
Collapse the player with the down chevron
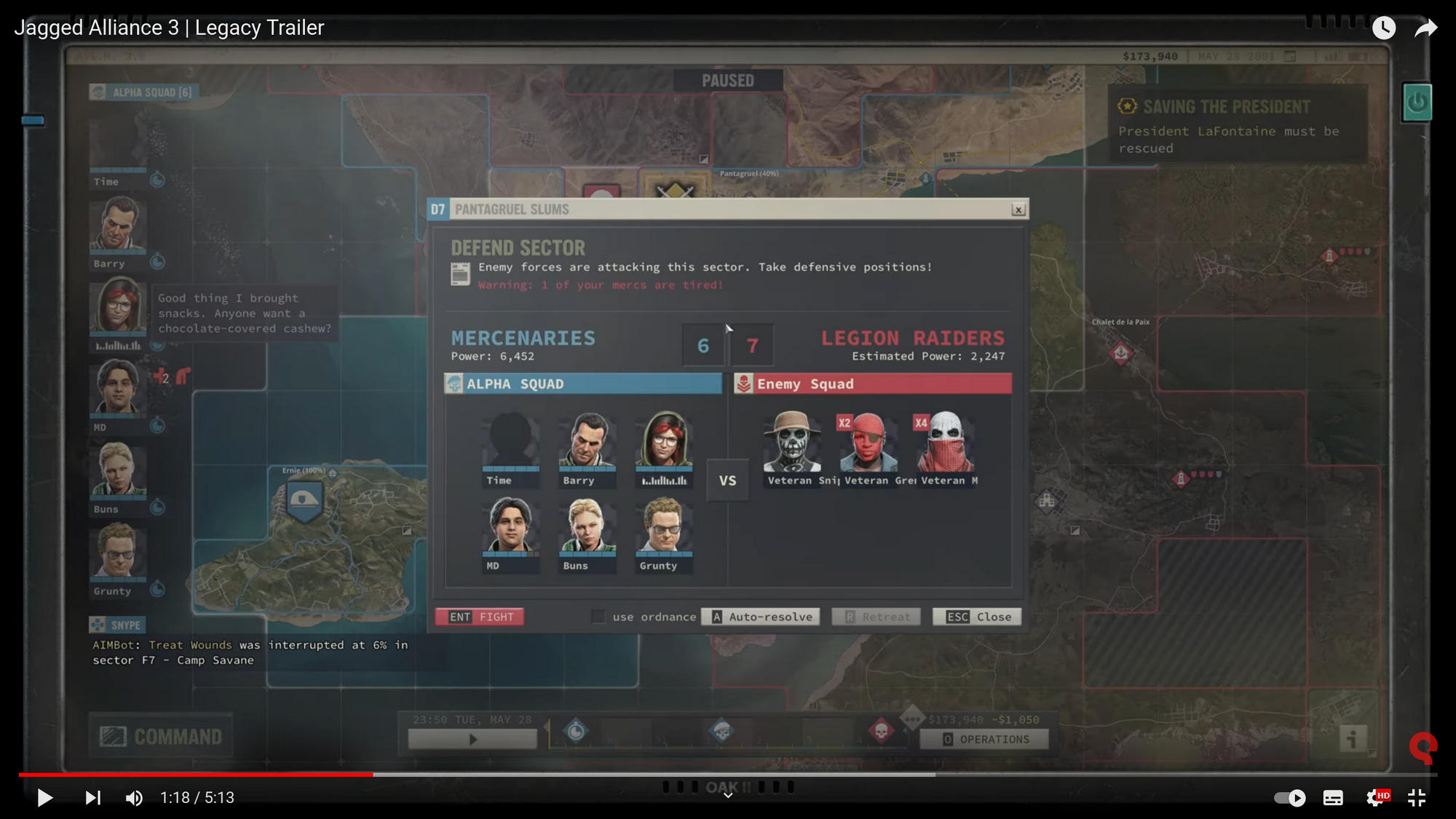[727, 796]
